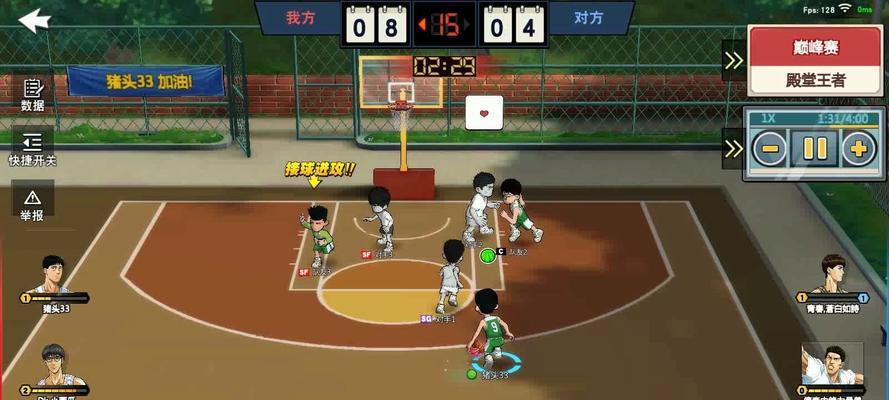
Task: Pause the replay playback
Action: click(814, 150)
